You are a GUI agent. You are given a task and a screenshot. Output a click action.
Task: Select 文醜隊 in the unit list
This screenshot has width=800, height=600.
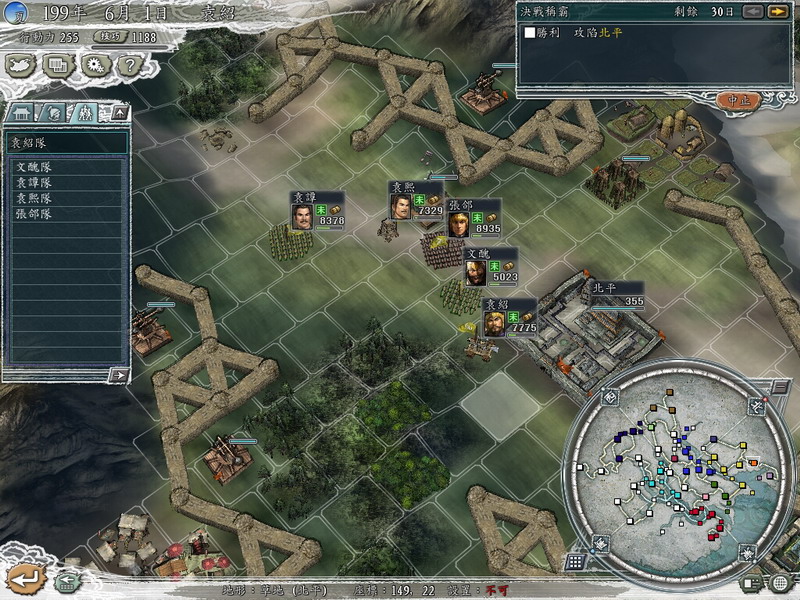[34, 167]
